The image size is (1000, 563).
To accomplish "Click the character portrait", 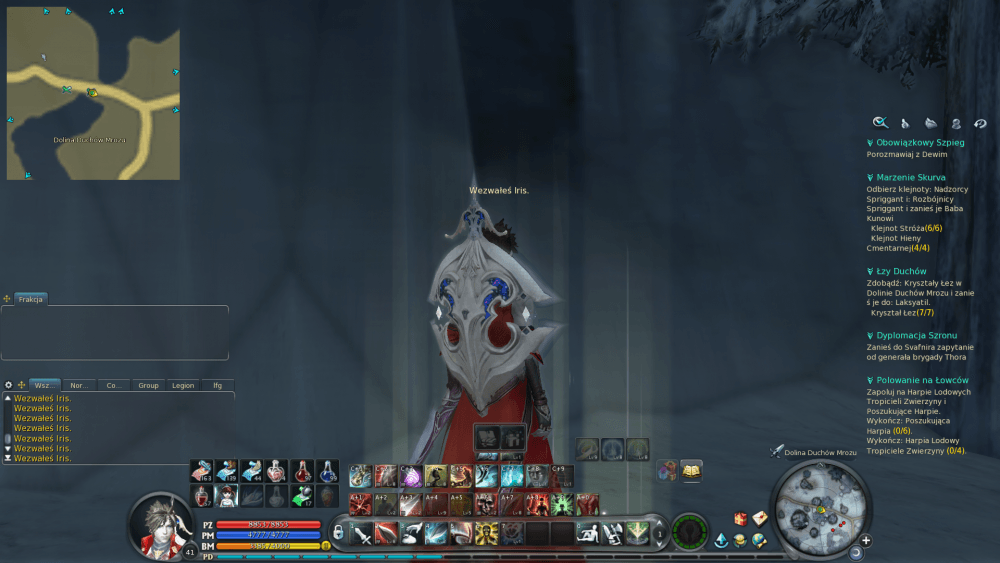I will tap(161, 521).
